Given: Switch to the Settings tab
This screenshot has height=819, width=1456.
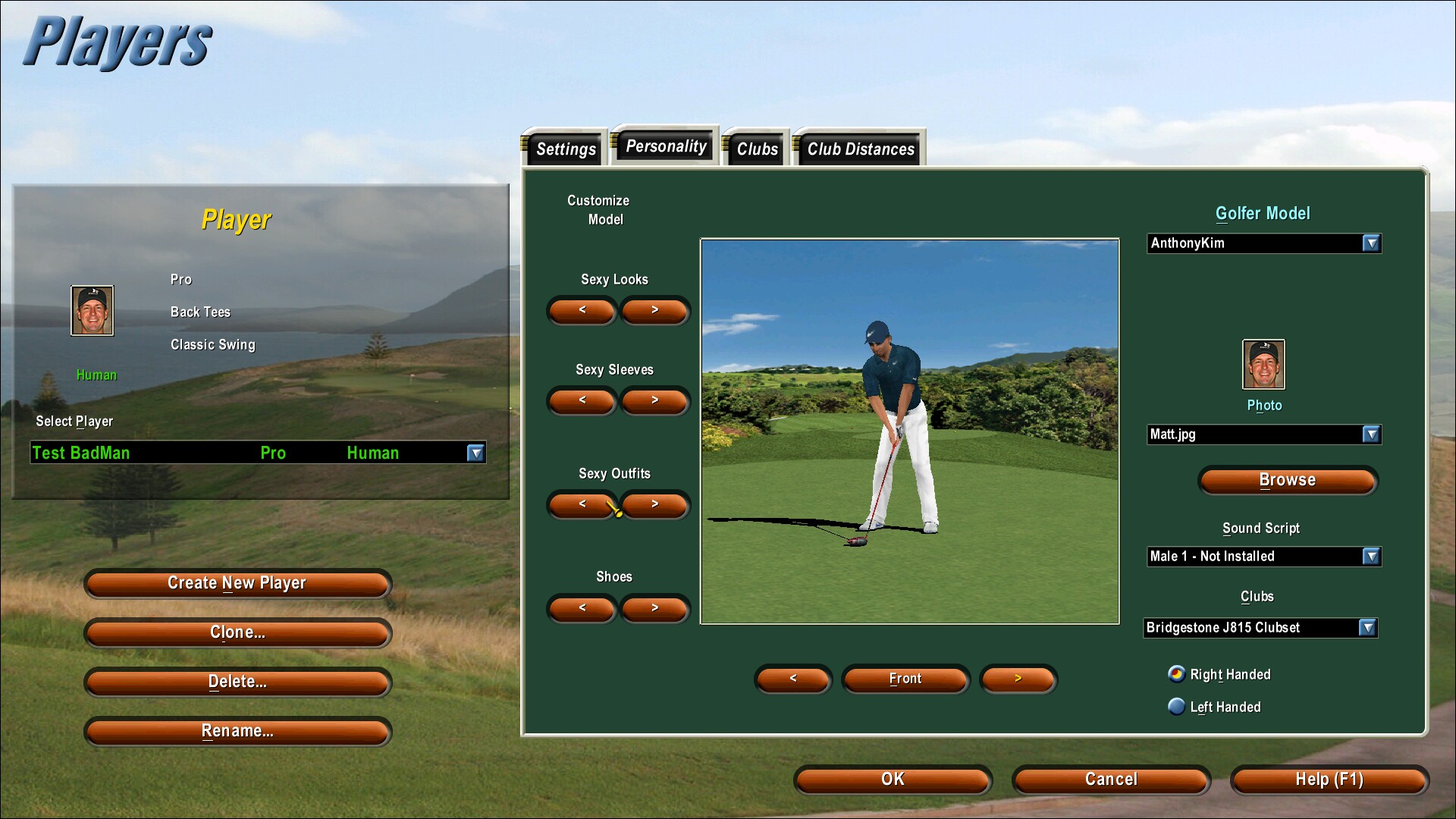Looking at the screenshot, I should click(565, 149).
